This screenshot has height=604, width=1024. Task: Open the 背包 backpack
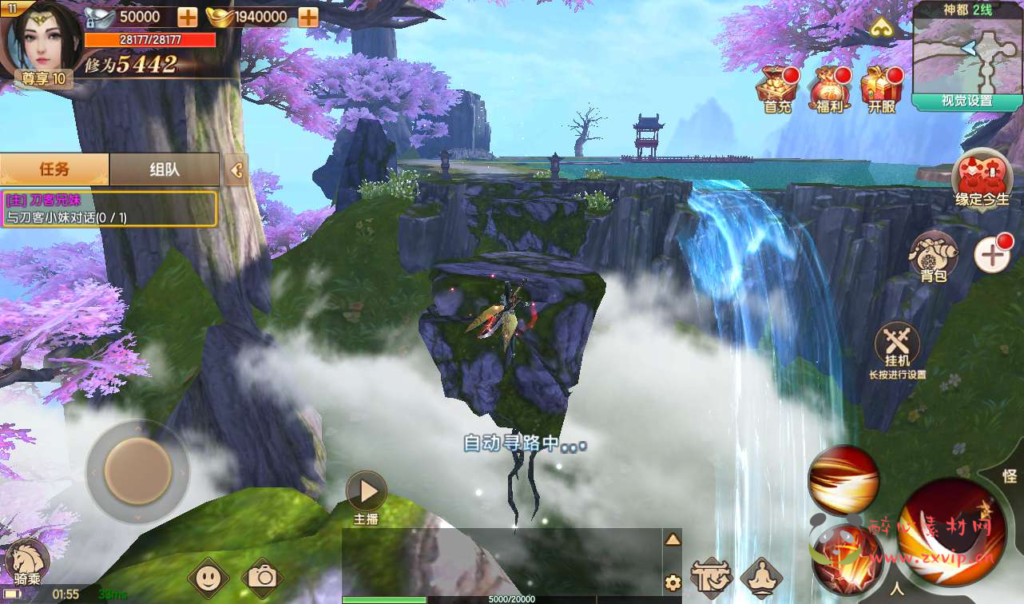[x=933, y=256]
